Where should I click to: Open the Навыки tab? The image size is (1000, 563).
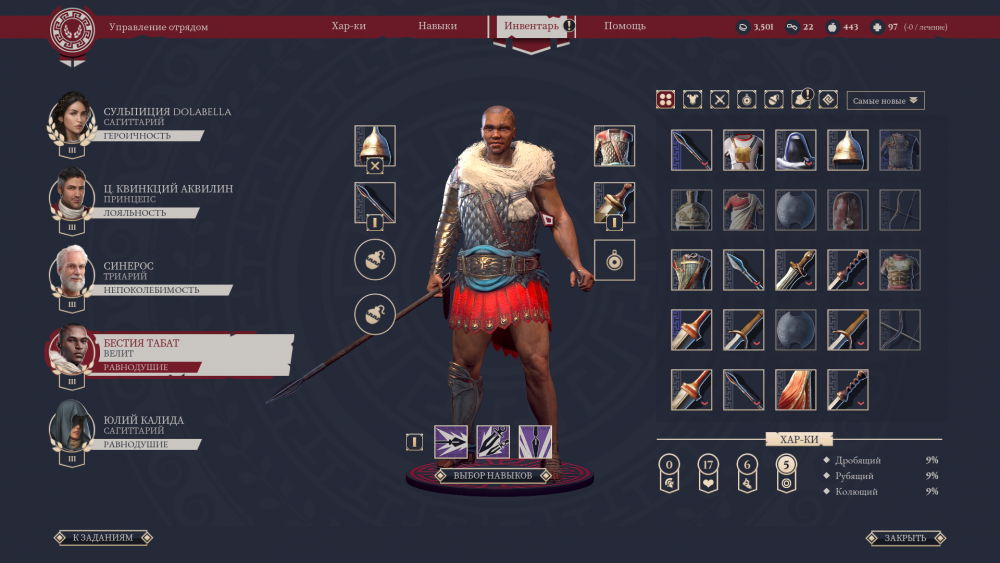[438, 26]
